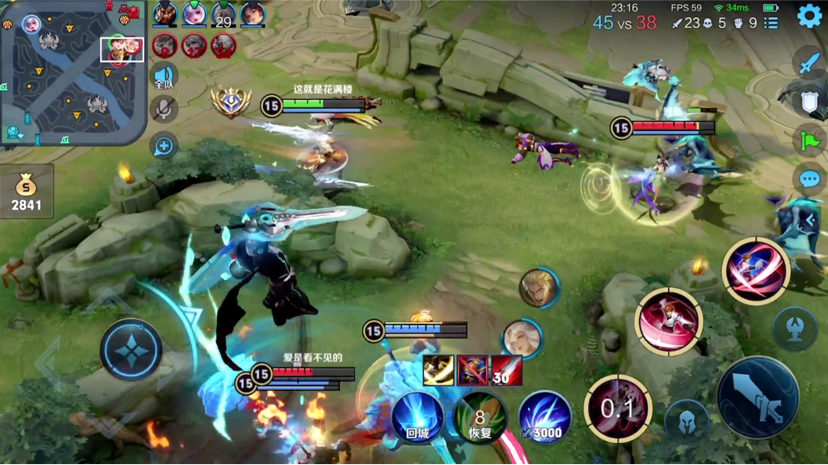Click the blue plus magnifier button

[x=163, y=146]
